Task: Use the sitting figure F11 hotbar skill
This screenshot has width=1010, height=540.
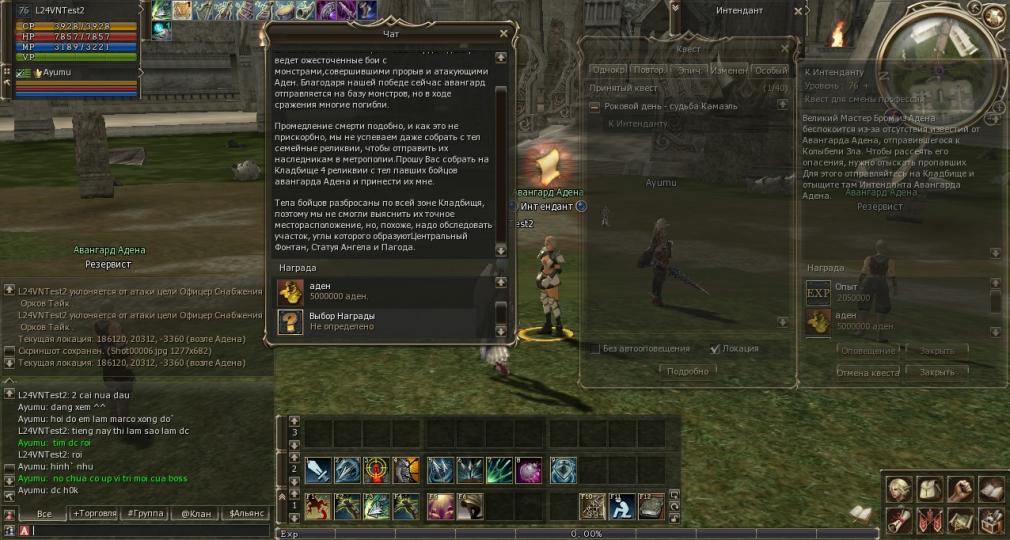Action: coord(622,507)
